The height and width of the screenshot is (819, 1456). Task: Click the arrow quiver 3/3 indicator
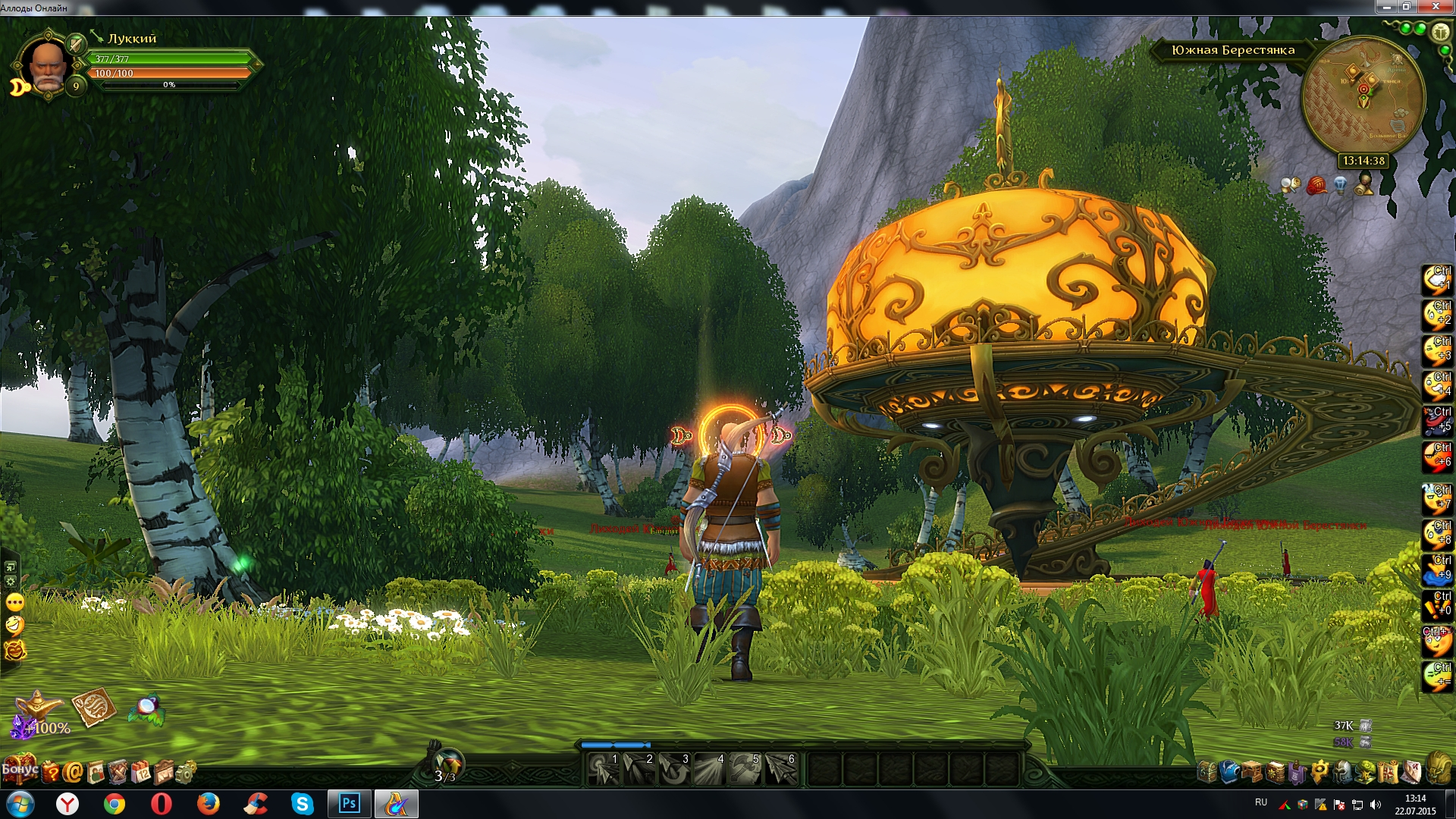tap(446, 766)
